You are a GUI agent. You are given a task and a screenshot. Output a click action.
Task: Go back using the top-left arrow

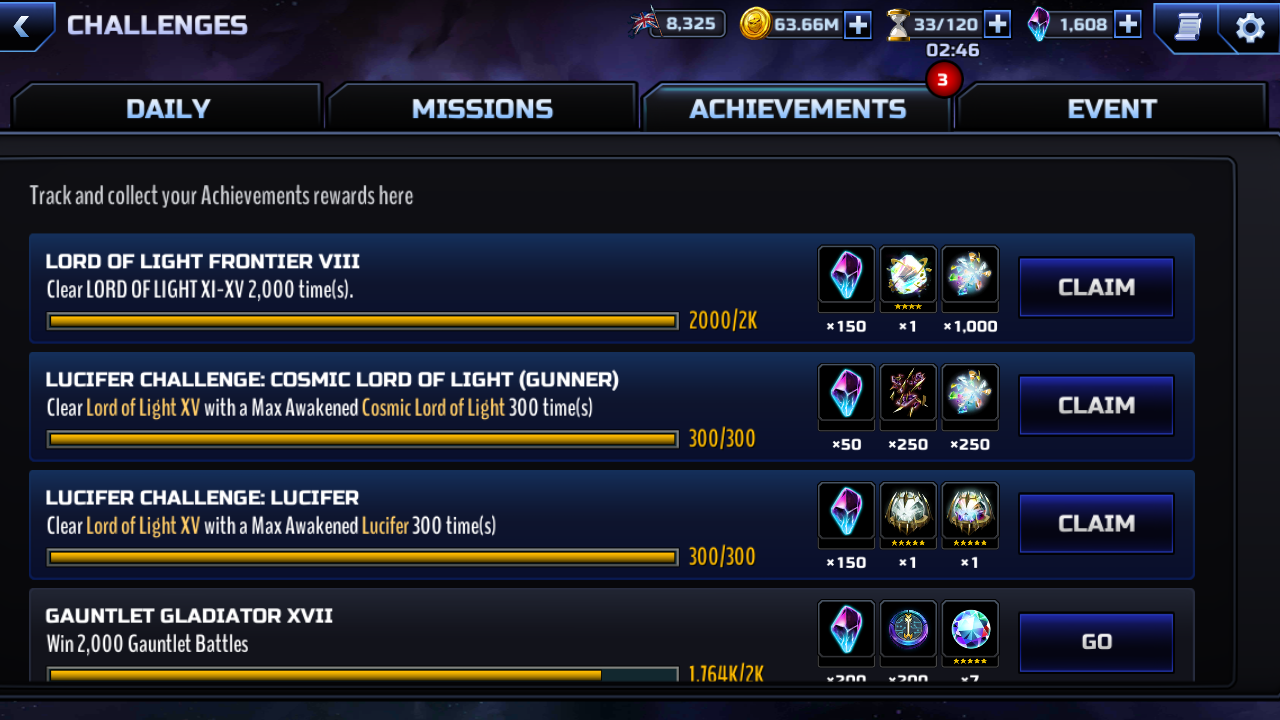22,26
